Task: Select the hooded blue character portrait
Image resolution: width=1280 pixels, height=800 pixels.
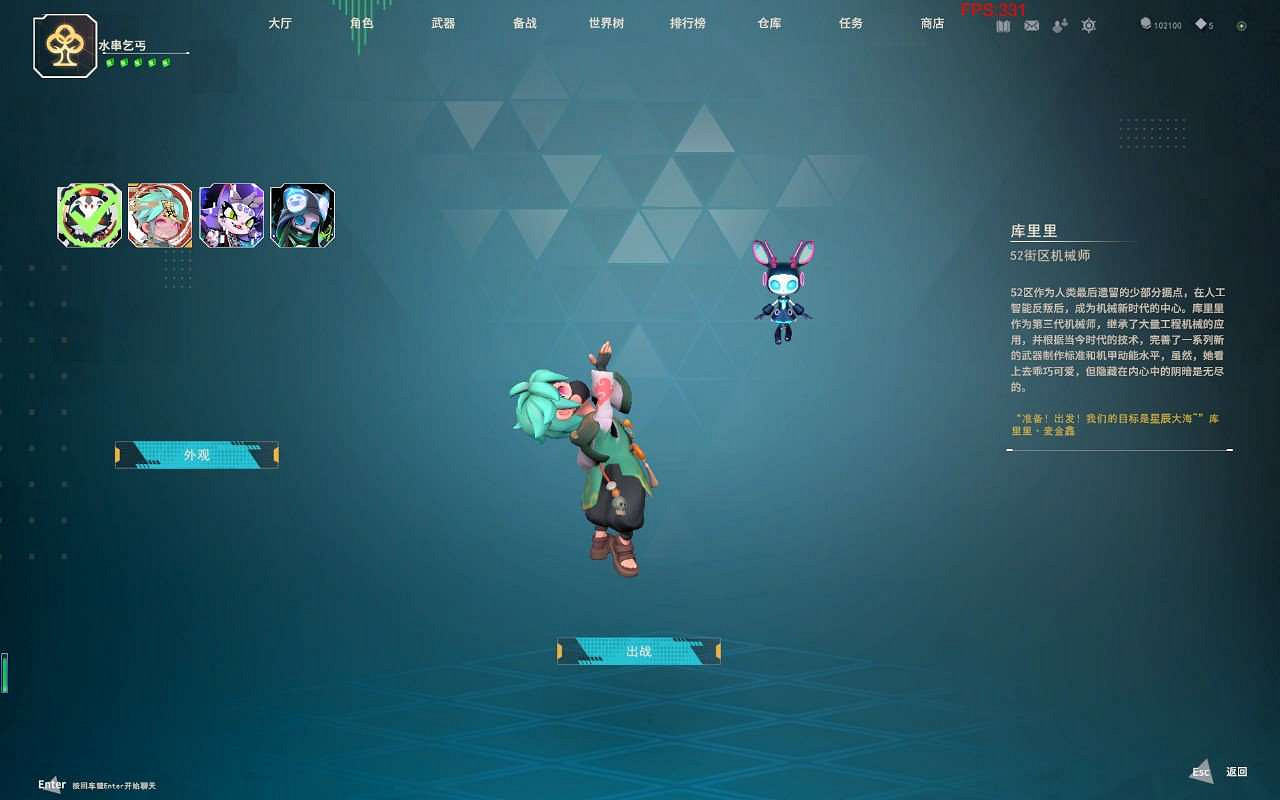Action: (302, 214)
